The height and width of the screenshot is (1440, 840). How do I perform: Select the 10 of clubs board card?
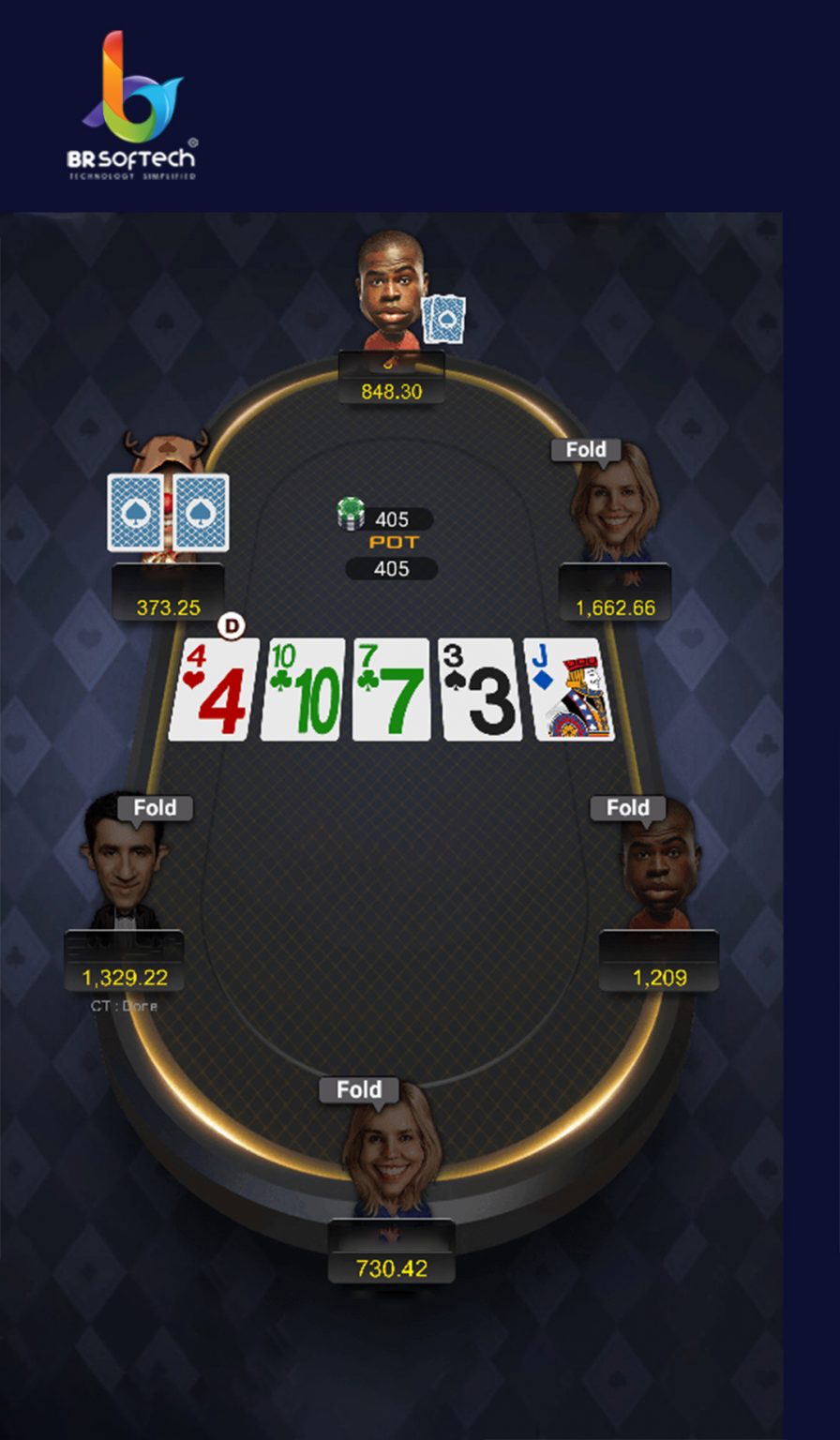303,689
